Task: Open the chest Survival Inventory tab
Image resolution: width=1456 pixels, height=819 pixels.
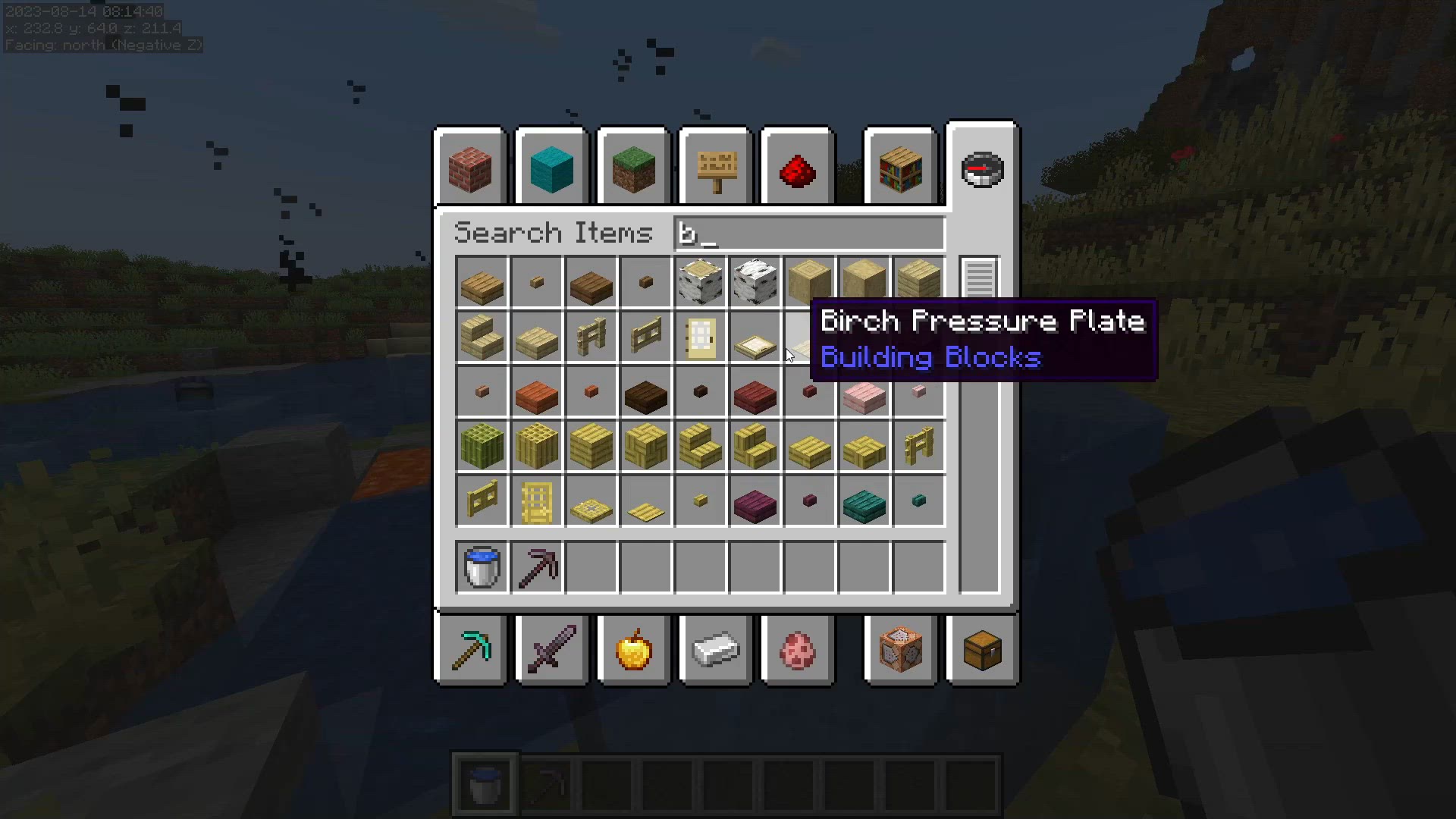Action: pyautogui.click(x=983, y=650)
